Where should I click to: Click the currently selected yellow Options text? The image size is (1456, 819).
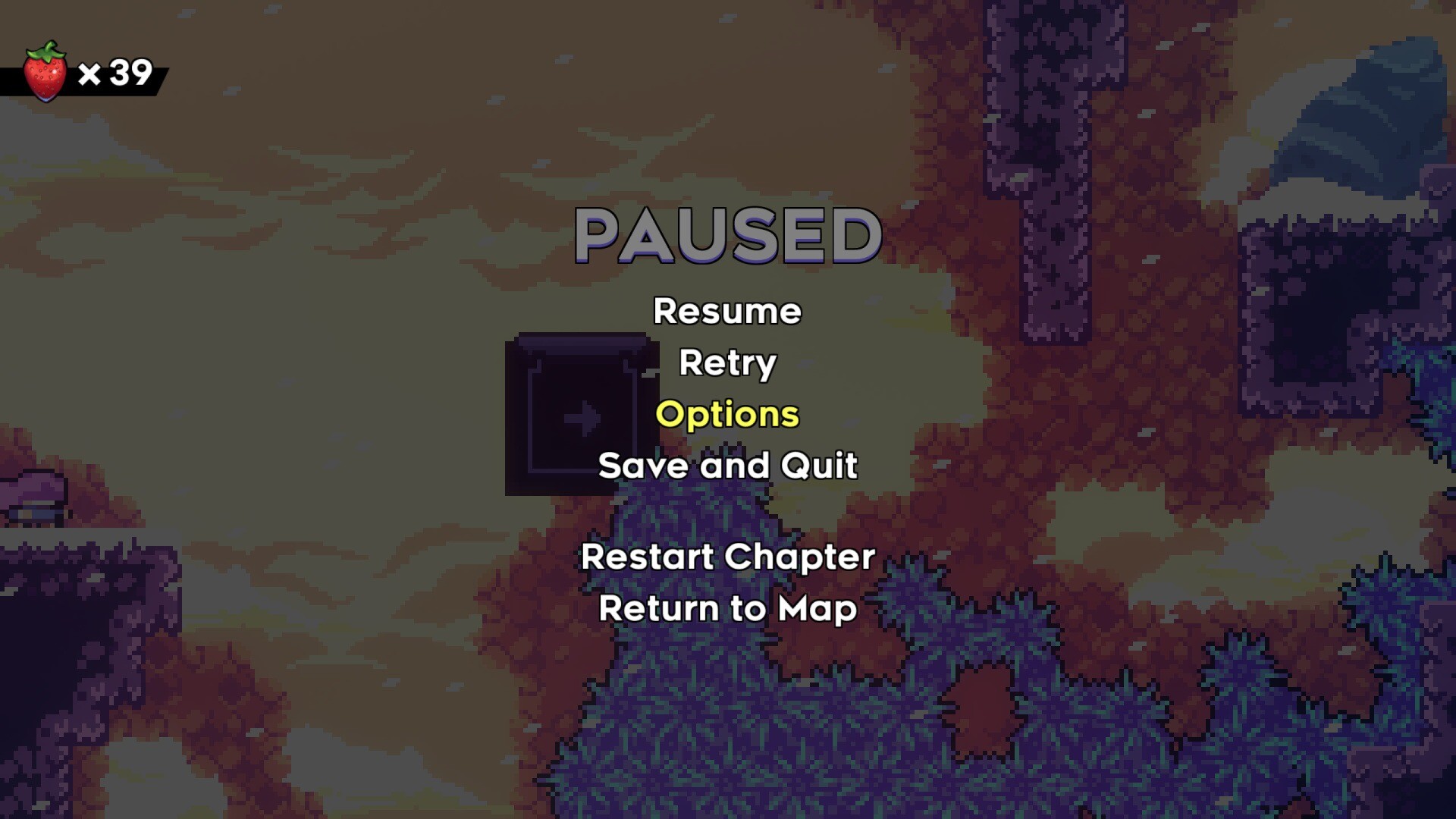727,415
